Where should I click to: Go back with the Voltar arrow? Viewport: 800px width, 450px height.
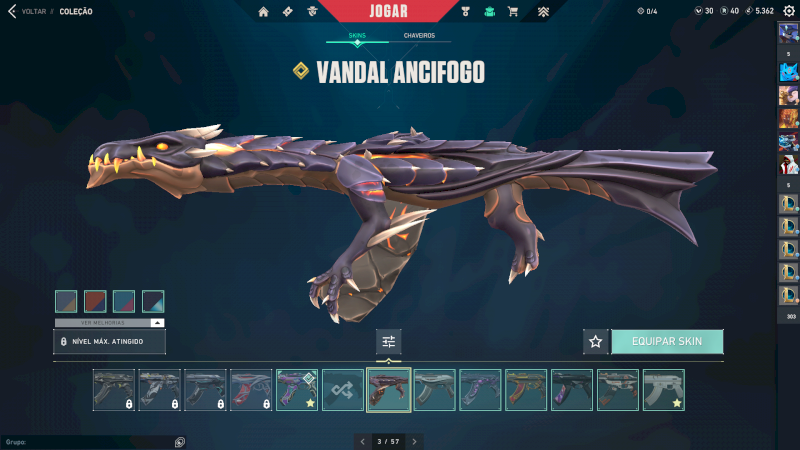[12, 11]
